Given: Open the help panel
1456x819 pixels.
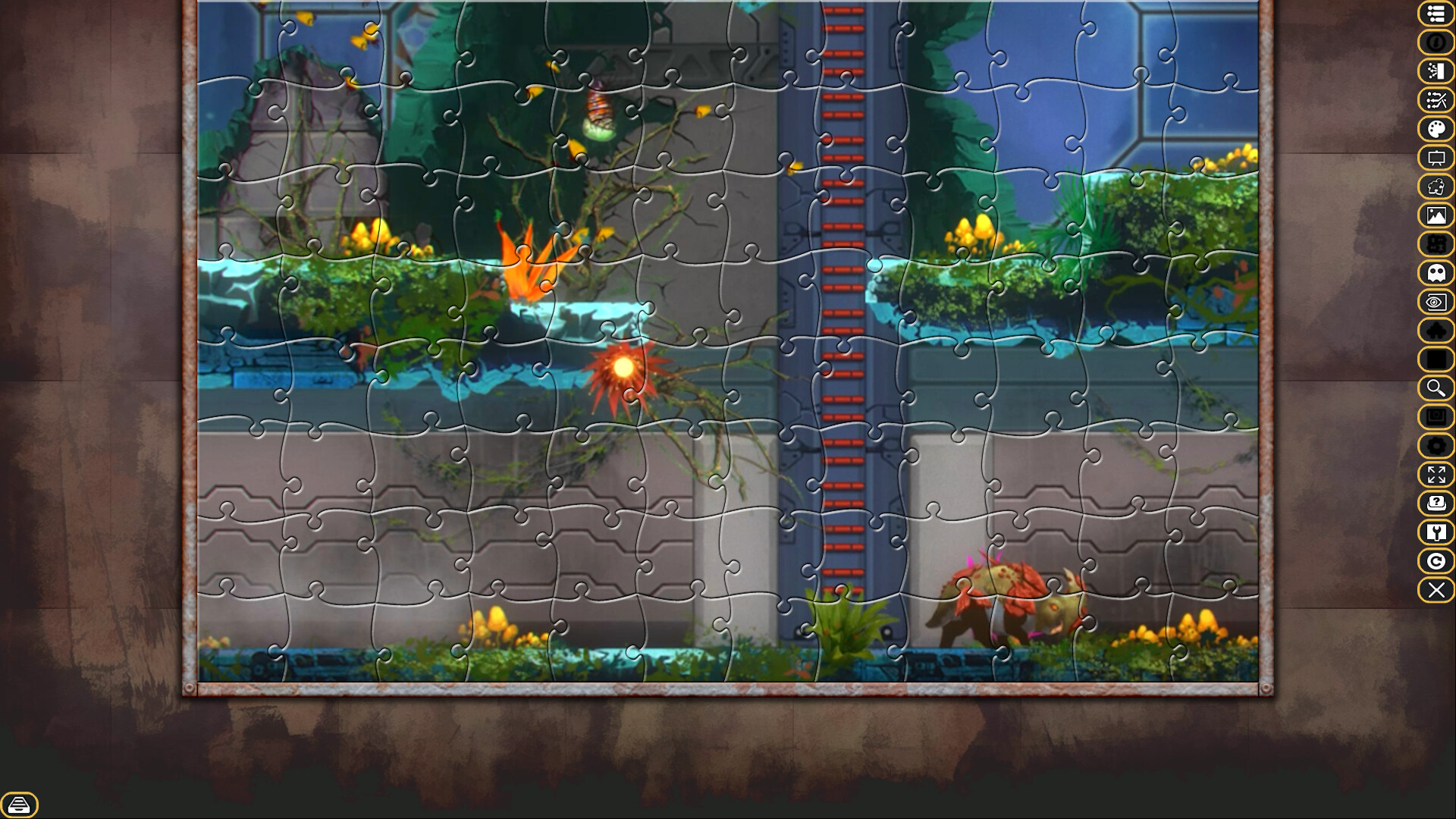Looking at the screenshot, I should [1436, 504].
